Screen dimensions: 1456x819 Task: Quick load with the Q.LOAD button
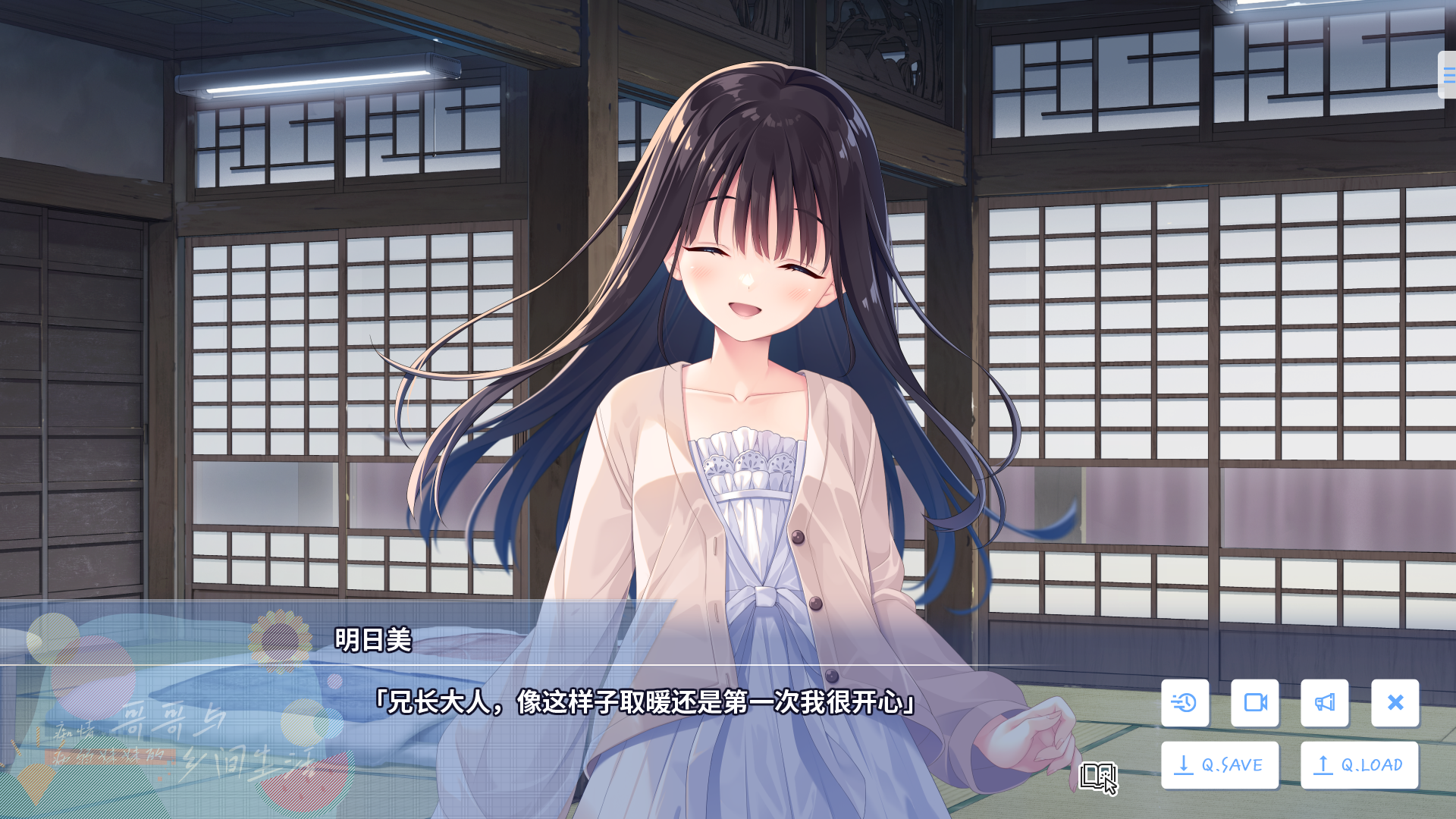(x=1360, y=765)
